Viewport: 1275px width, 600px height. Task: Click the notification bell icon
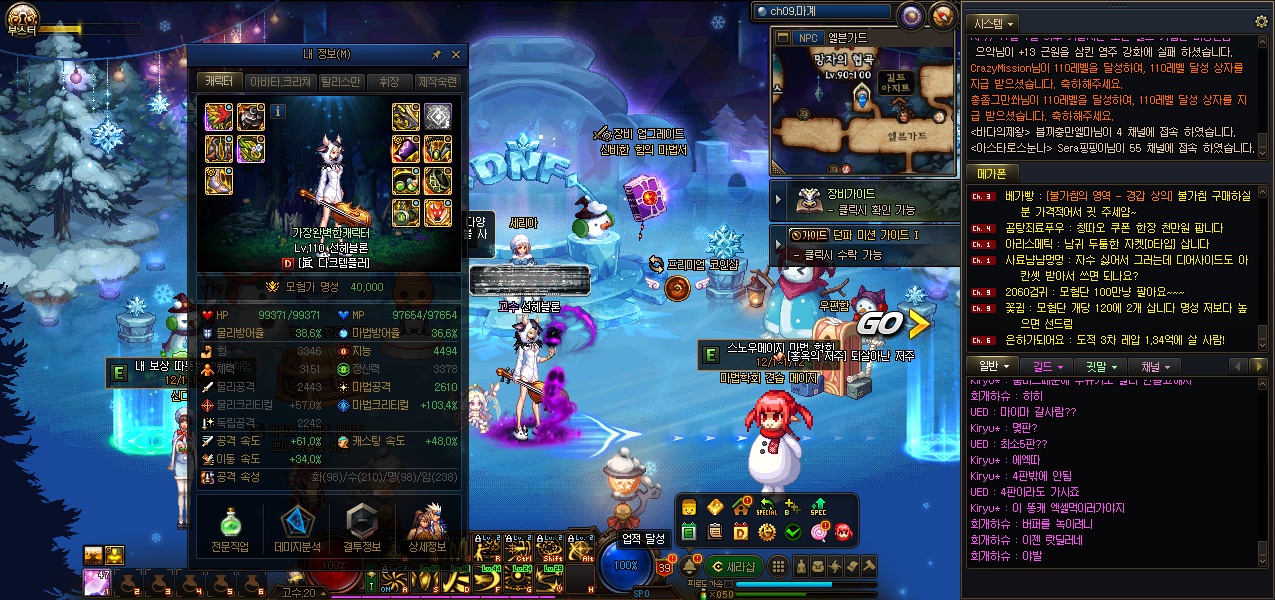point(689,567)
